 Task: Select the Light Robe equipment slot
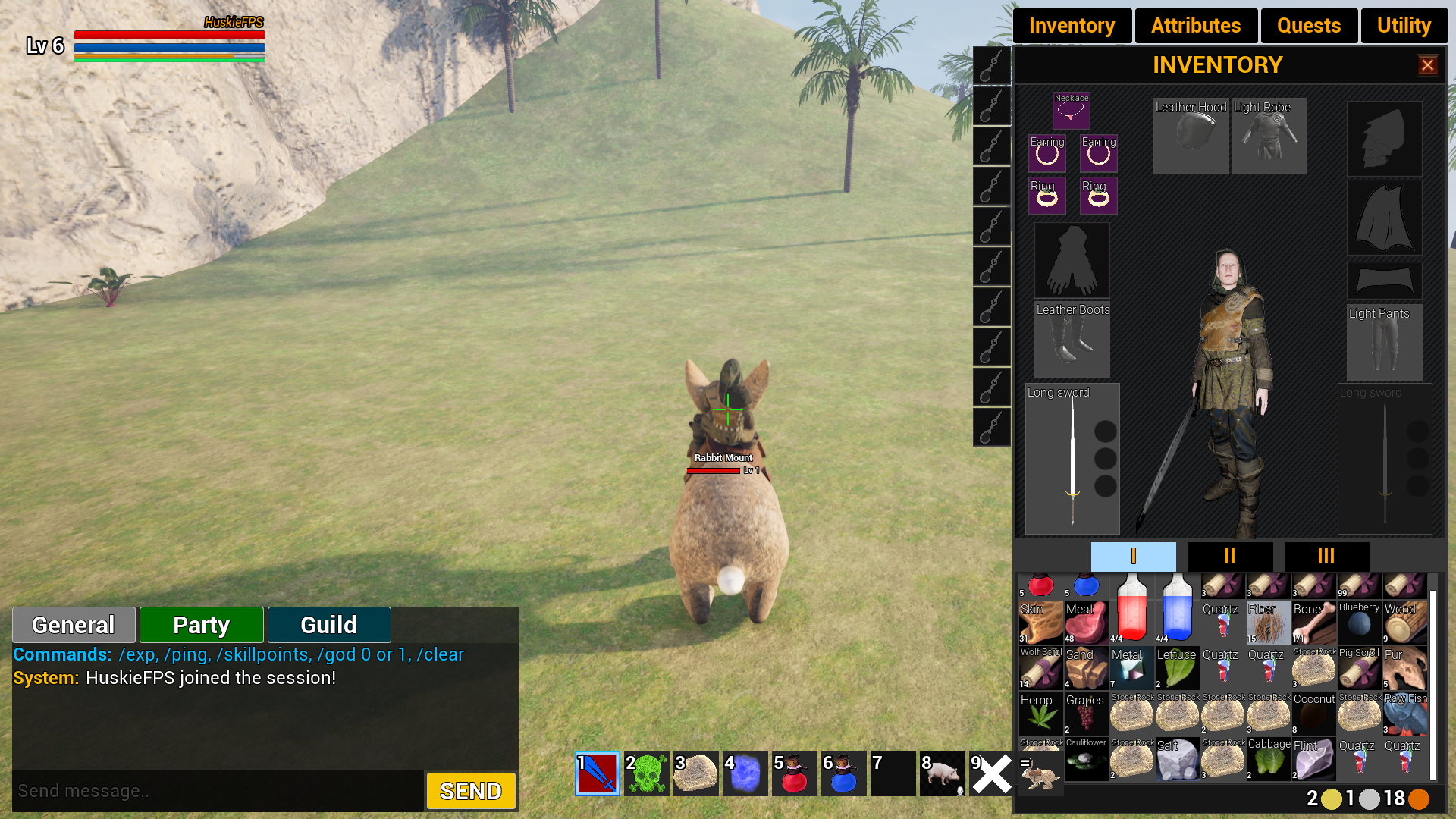(x=1269, y=136)
